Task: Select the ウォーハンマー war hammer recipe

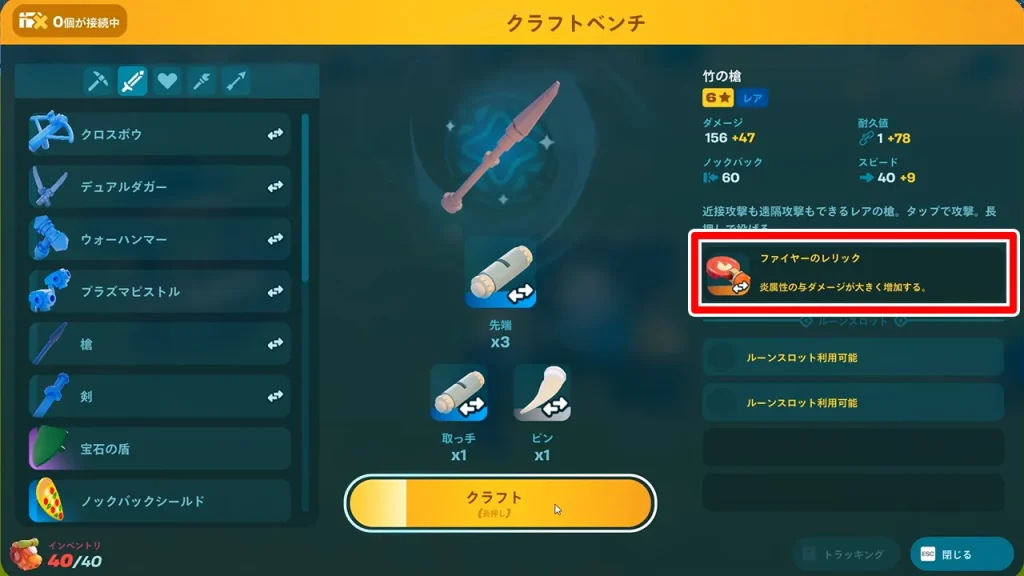Action: [x=160, y=239]
